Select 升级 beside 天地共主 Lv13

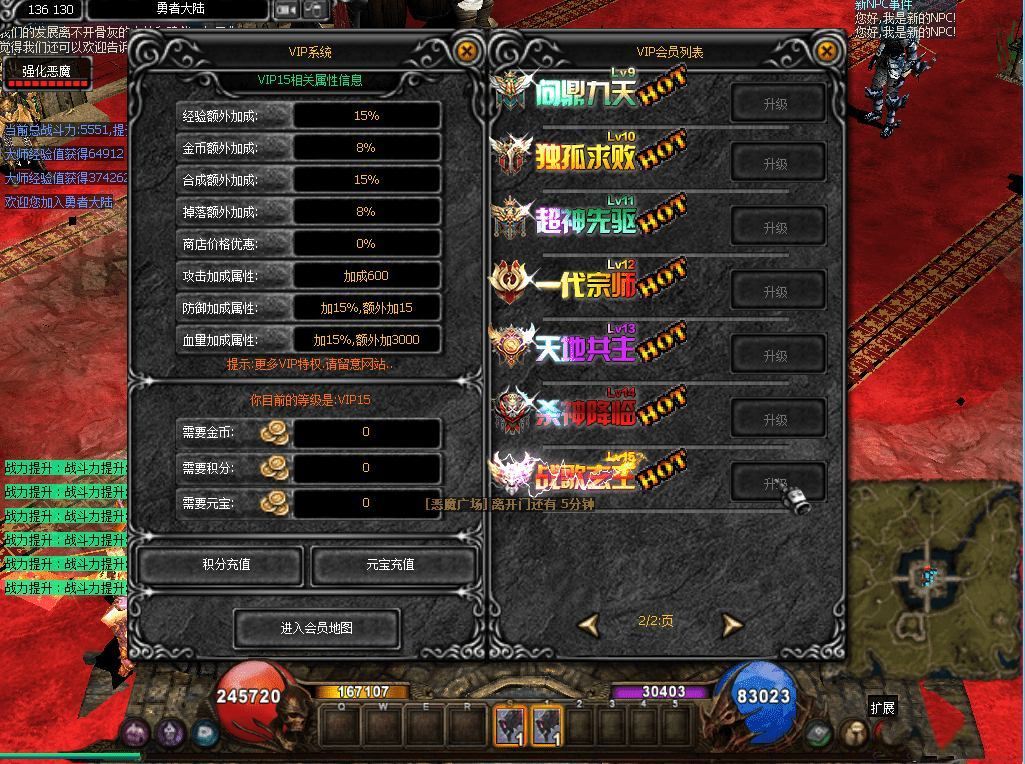[776, 356]
